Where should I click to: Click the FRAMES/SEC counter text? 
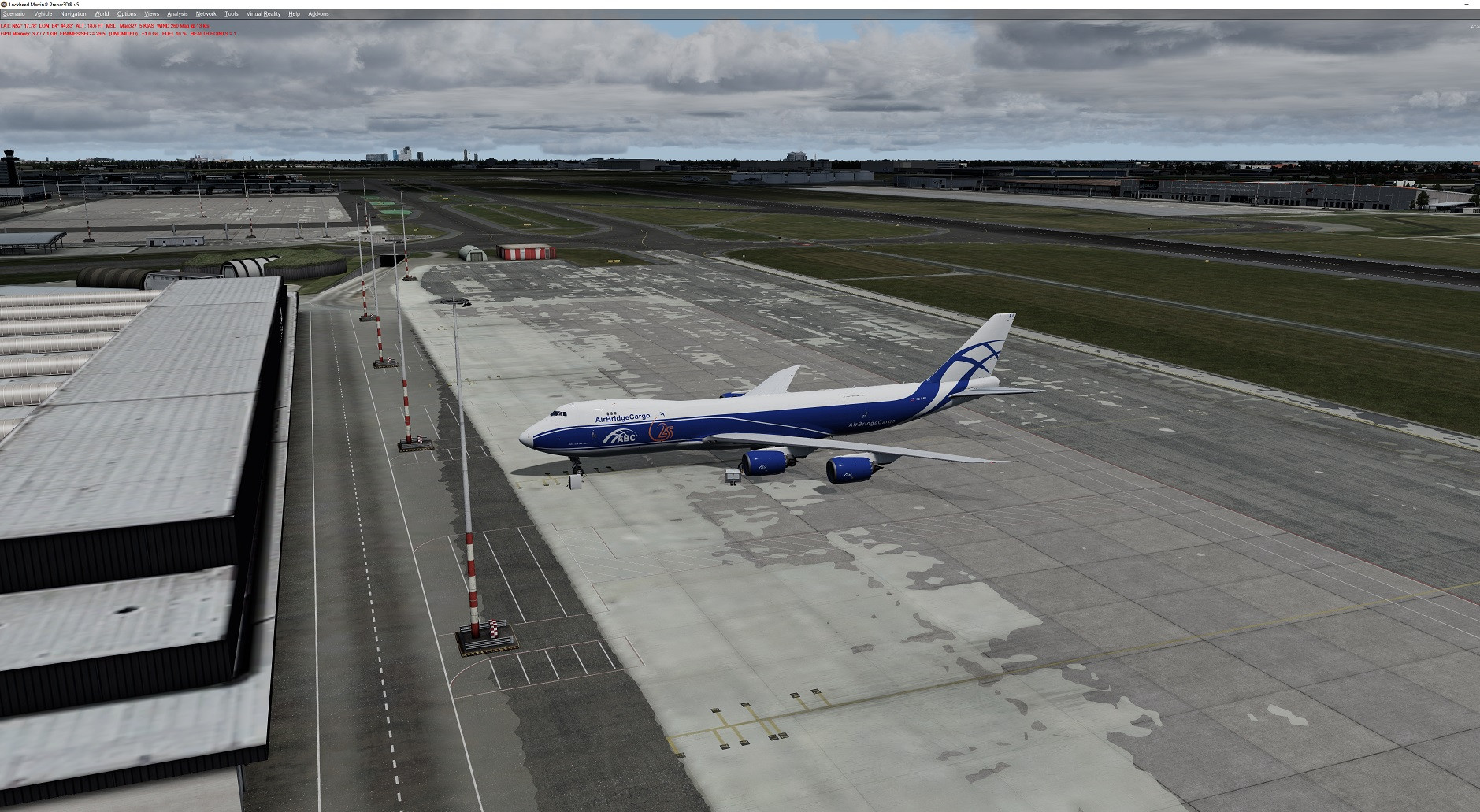[x=82, y=33]
